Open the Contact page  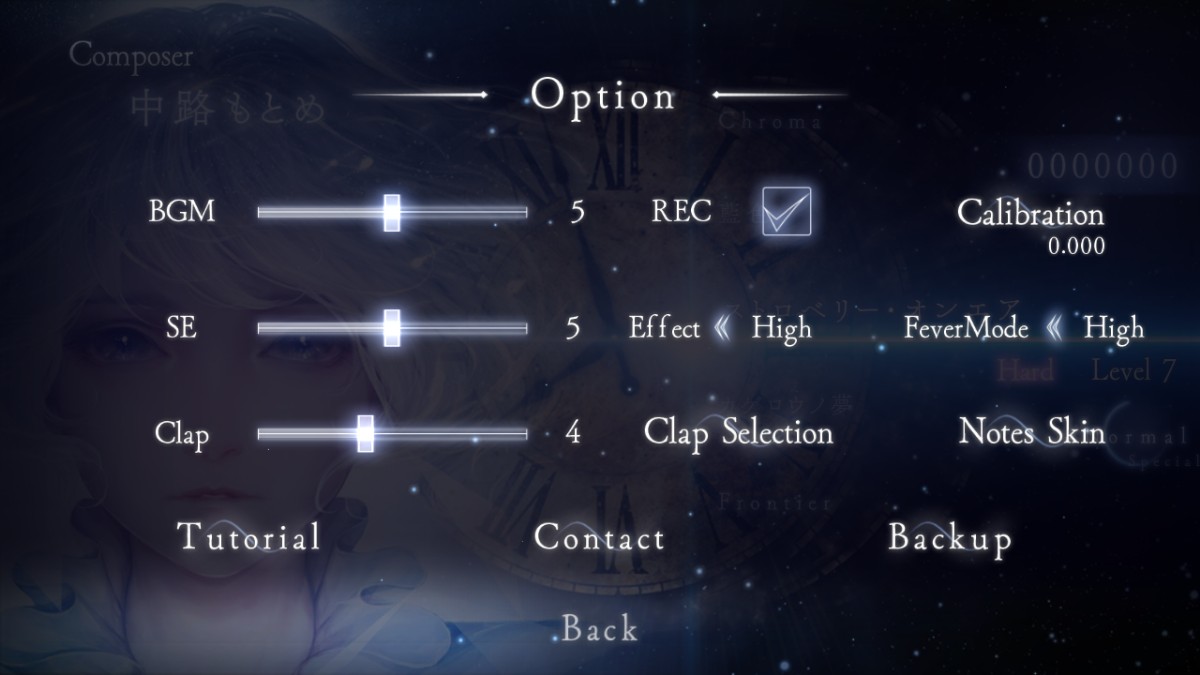click(599, 538)
